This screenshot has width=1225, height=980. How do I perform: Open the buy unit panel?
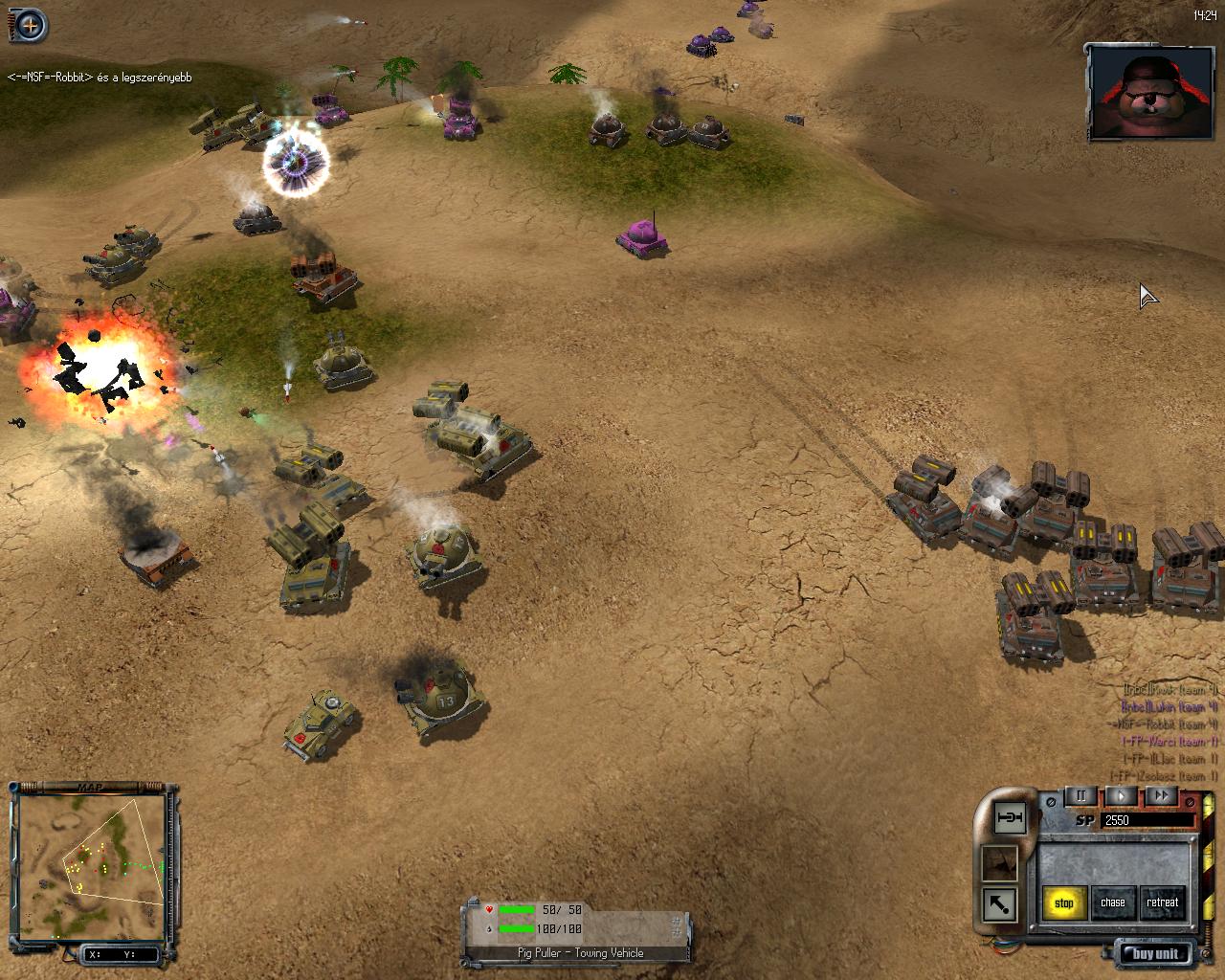coord(1155,953)
